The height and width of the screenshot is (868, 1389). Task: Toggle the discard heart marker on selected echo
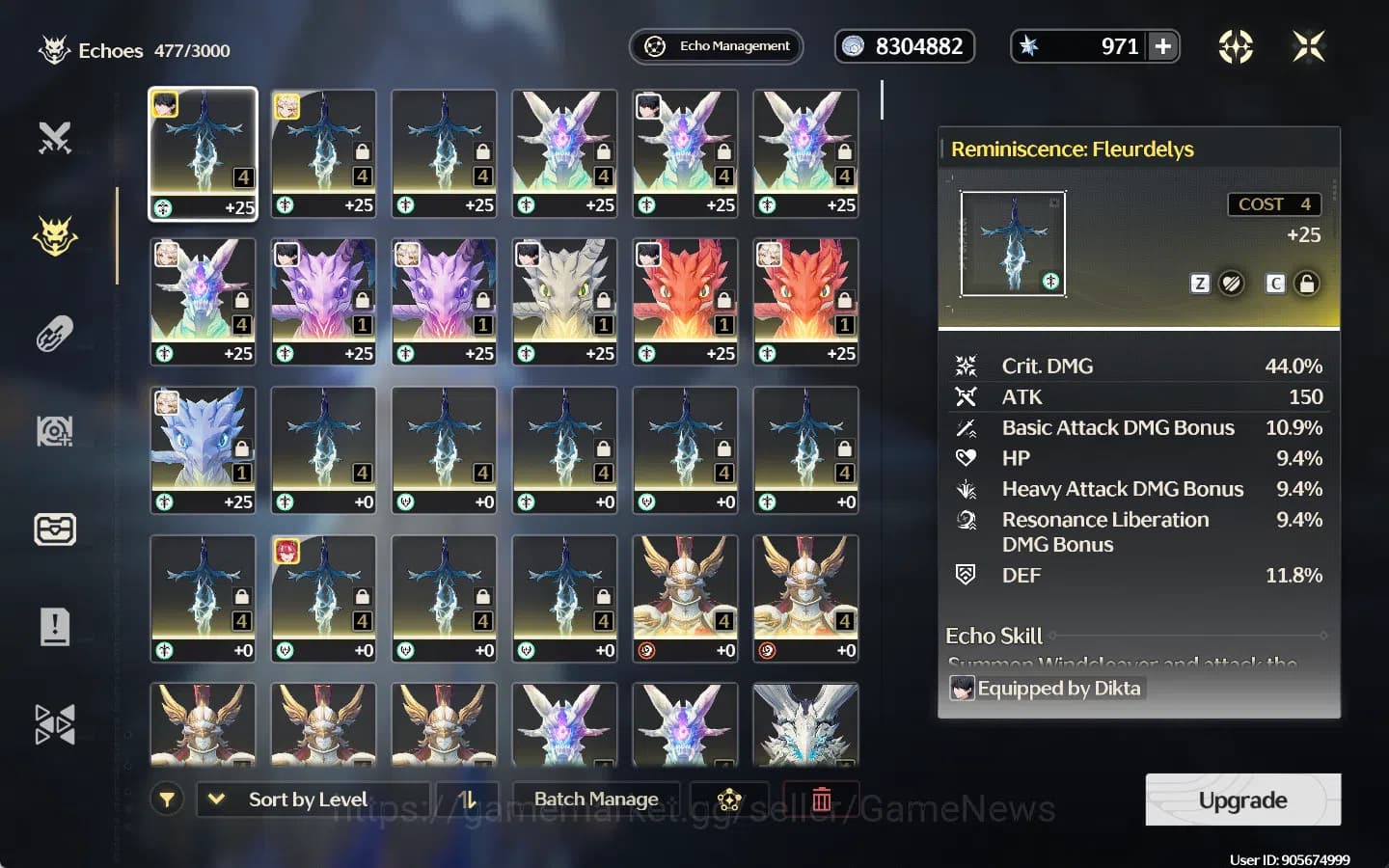pos(1233,284)
